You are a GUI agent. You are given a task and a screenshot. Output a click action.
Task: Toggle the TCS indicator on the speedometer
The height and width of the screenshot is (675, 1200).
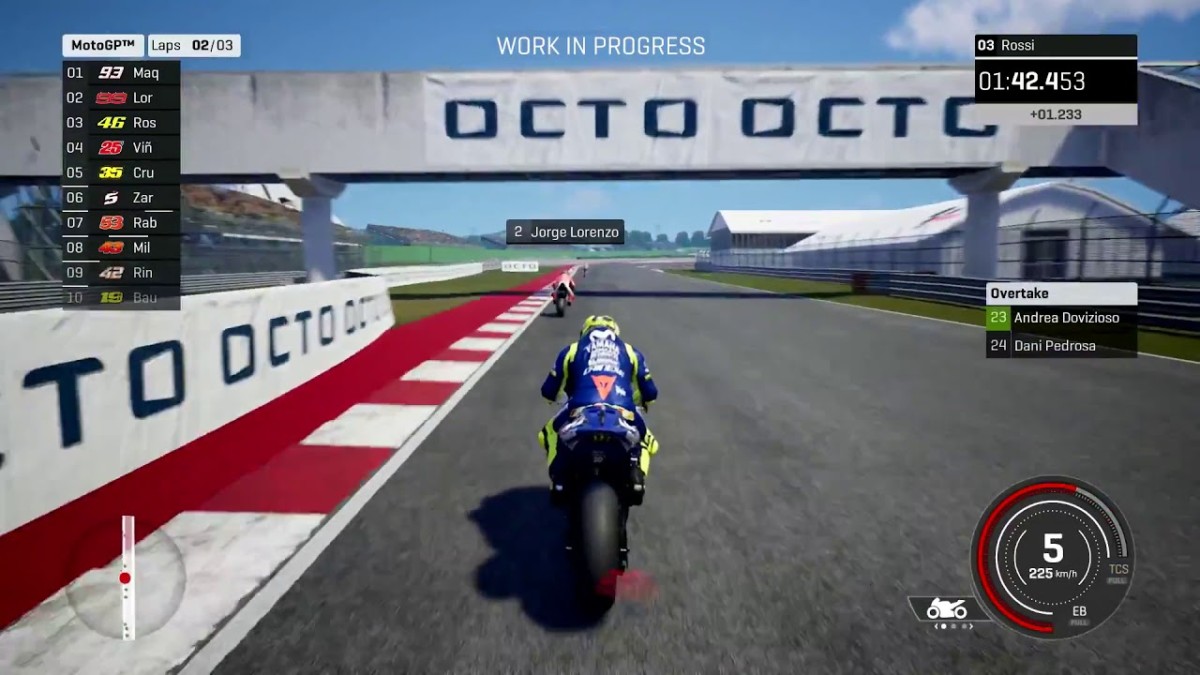point(1118,574)
